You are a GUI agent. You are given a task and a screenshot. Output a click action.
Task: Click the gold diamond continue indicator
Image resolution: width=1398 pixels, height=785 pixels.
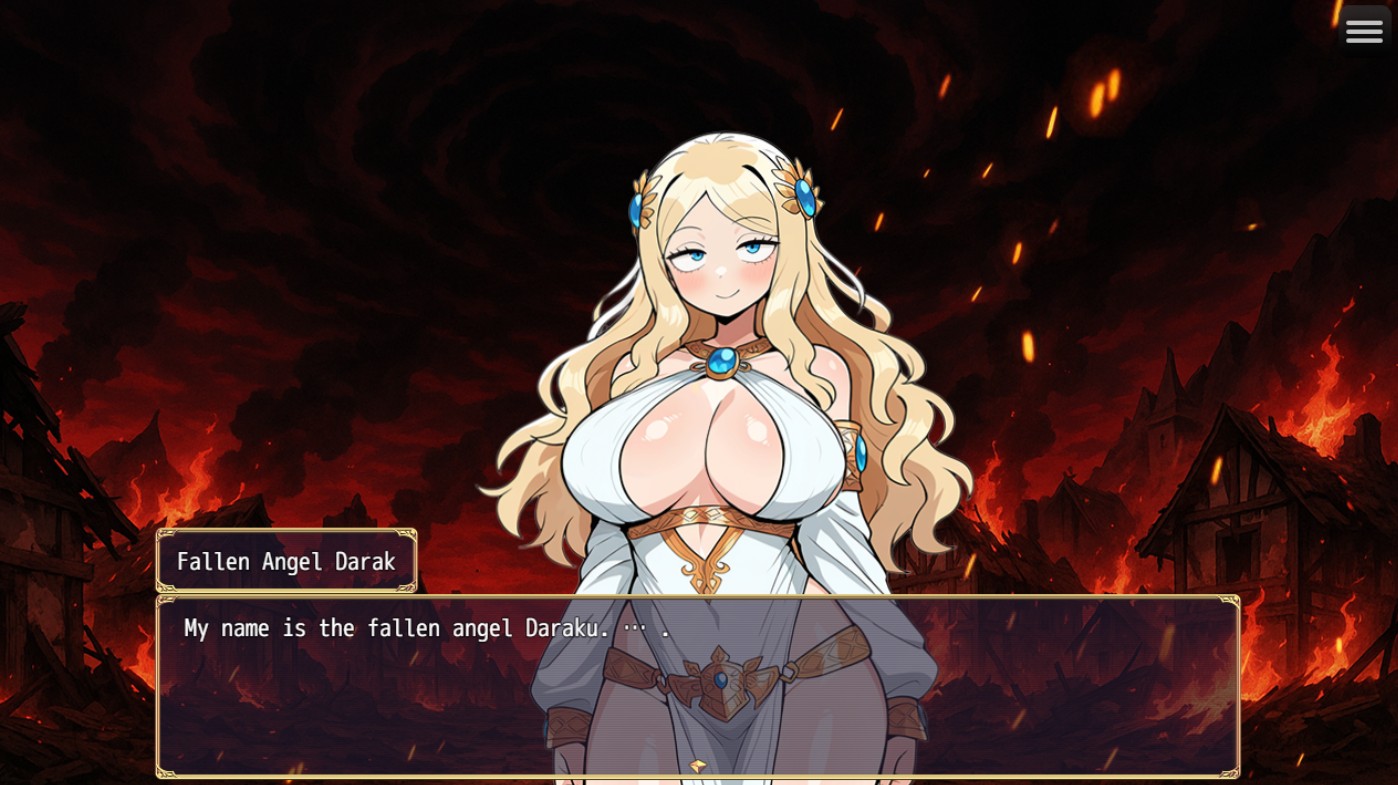(x=698, y=766)
